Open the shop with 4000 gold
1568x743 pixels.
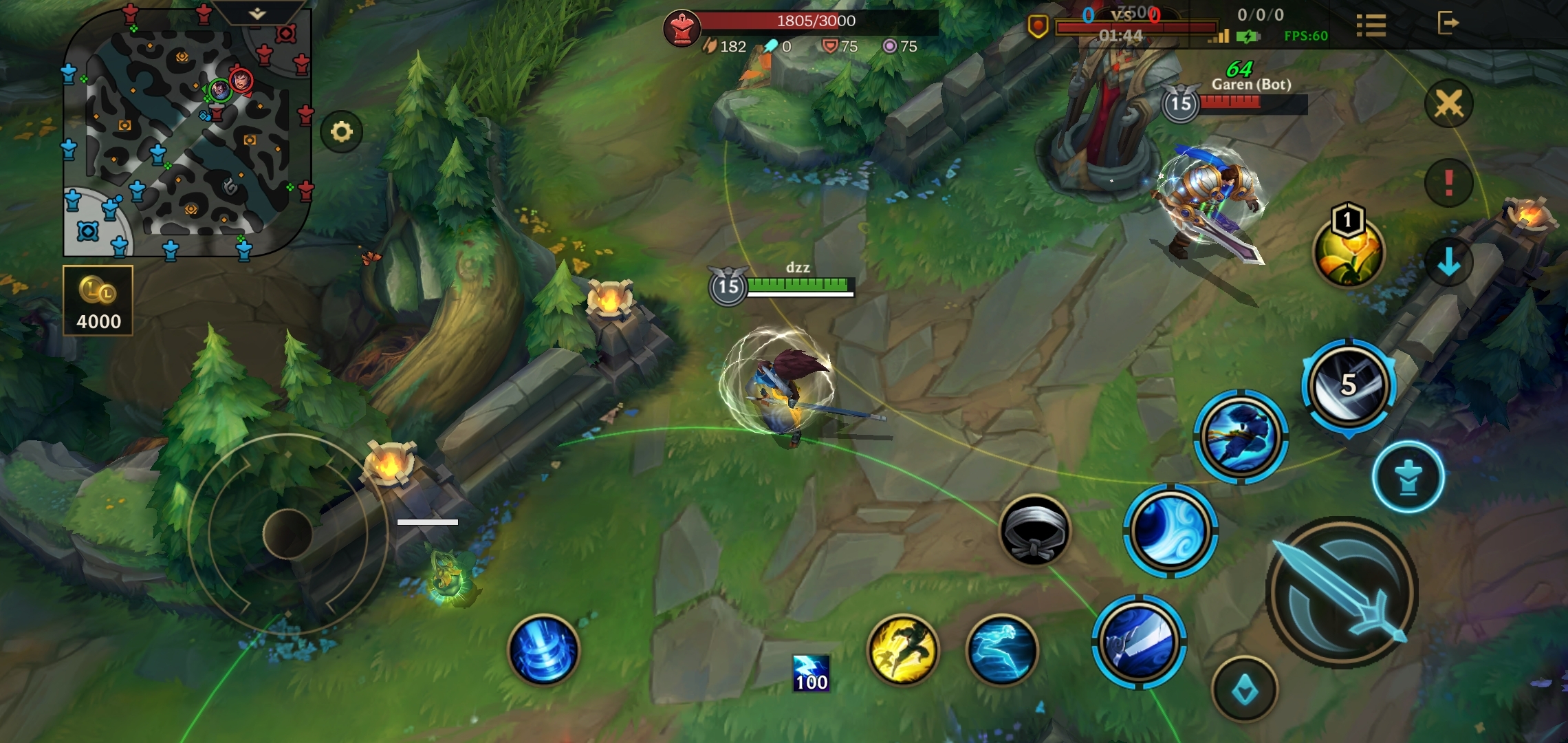tap(98, 301)
